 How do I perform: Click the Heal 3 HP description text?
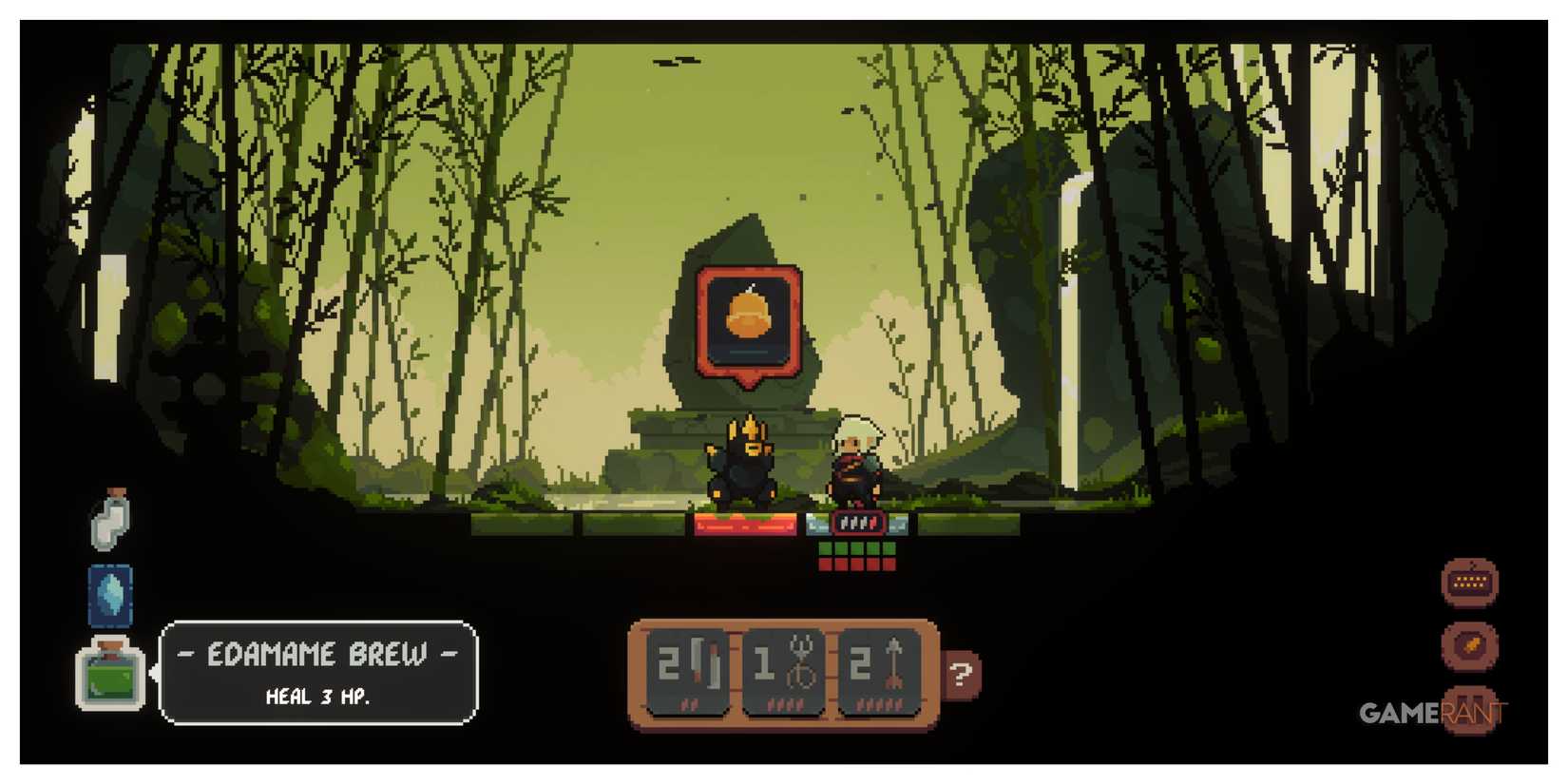click(x=318, y=695)
